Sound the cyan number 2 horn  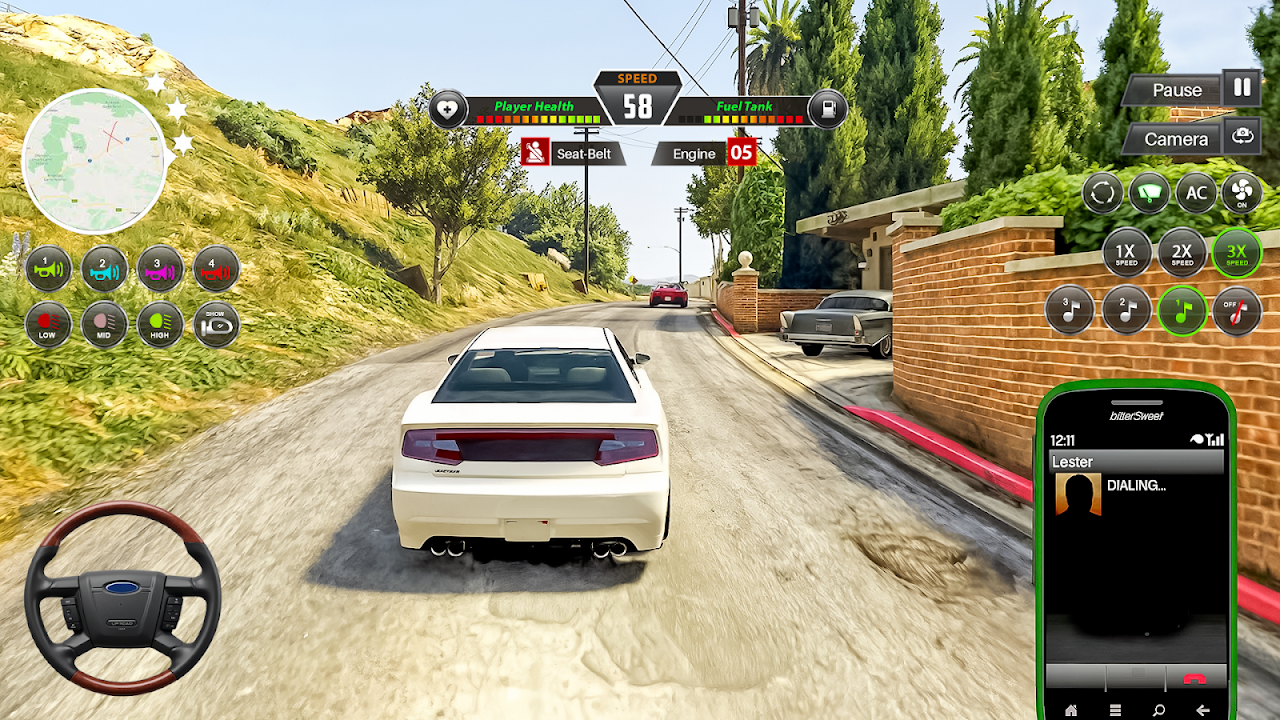coord(104,268)
